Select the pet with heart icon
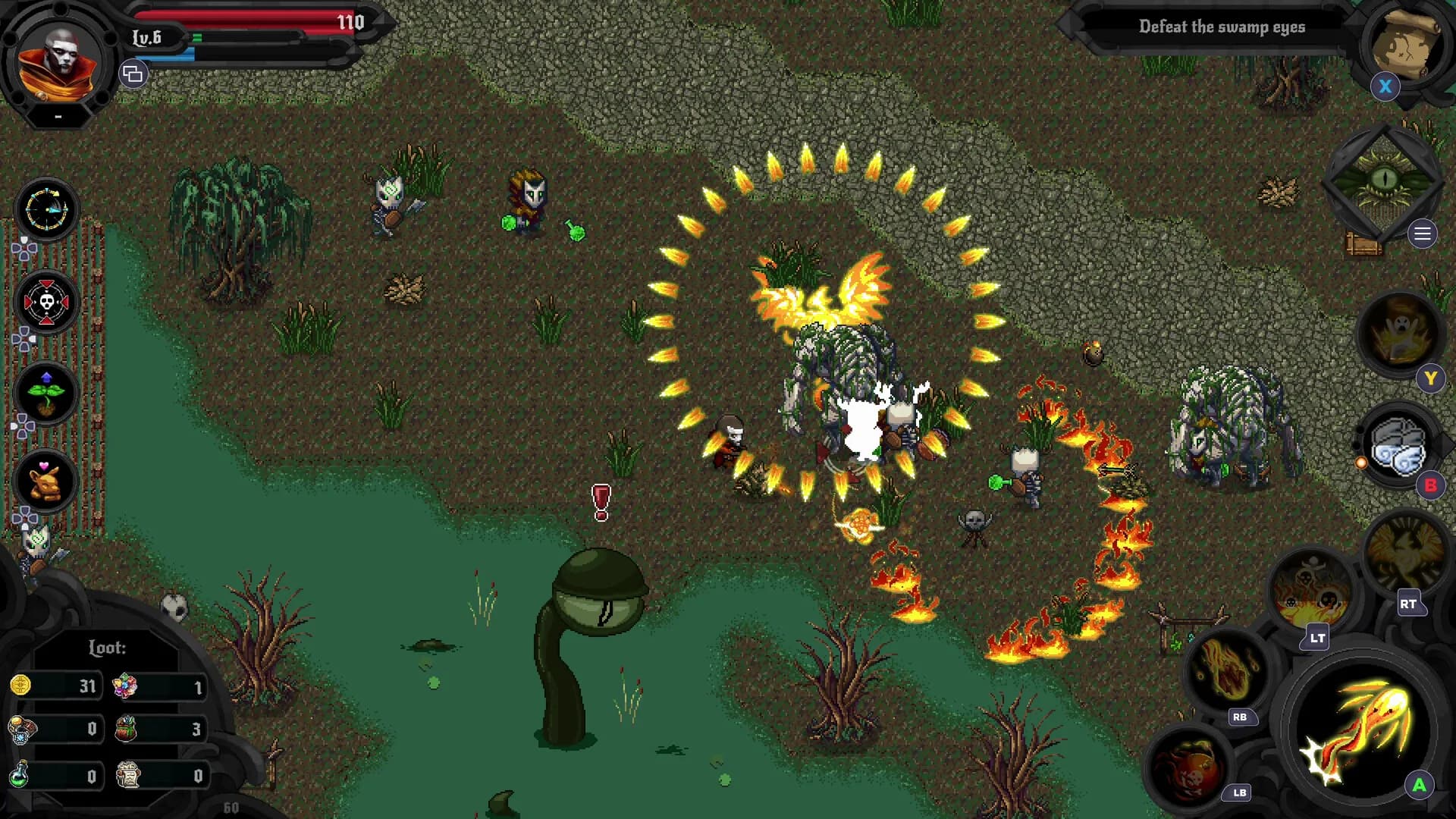The height and width of the screenshot is (819, 1456). 46,481
